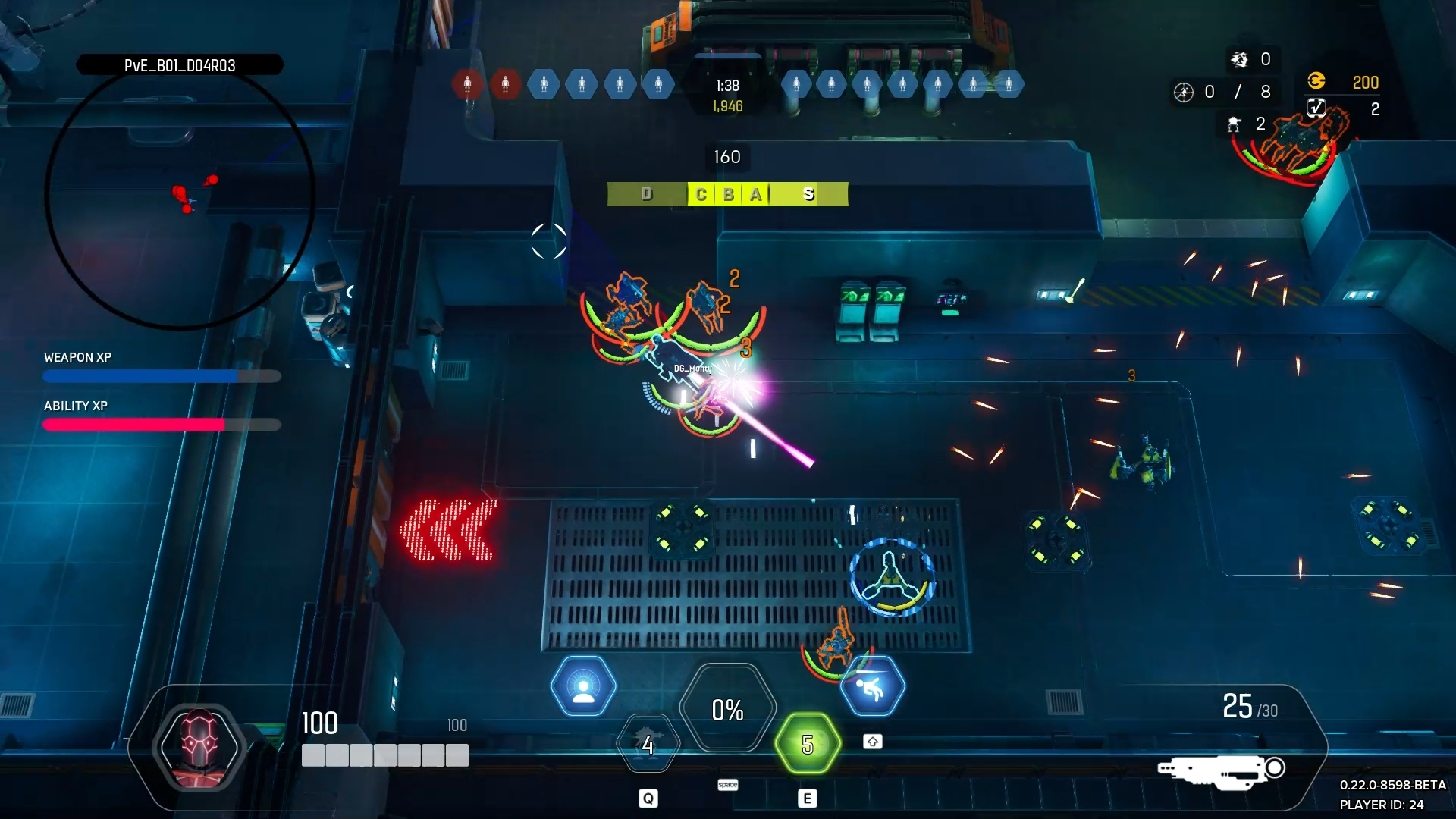Click the runner crosshair icon next to 0/8
This screenshot has height=819, width=1456.
(x=1183, y=92)
